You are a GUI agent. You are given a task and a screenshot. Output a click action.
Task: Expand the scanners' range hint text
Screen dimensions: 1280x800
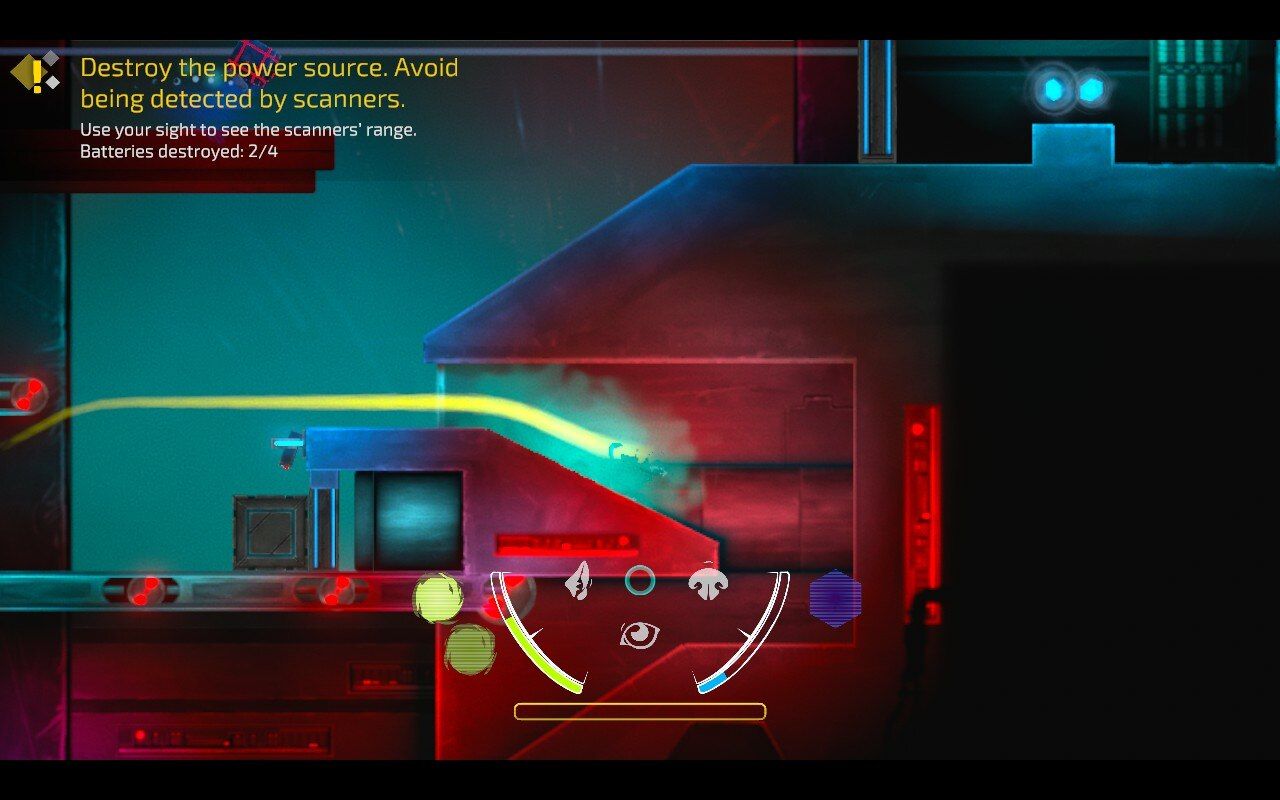248,130
